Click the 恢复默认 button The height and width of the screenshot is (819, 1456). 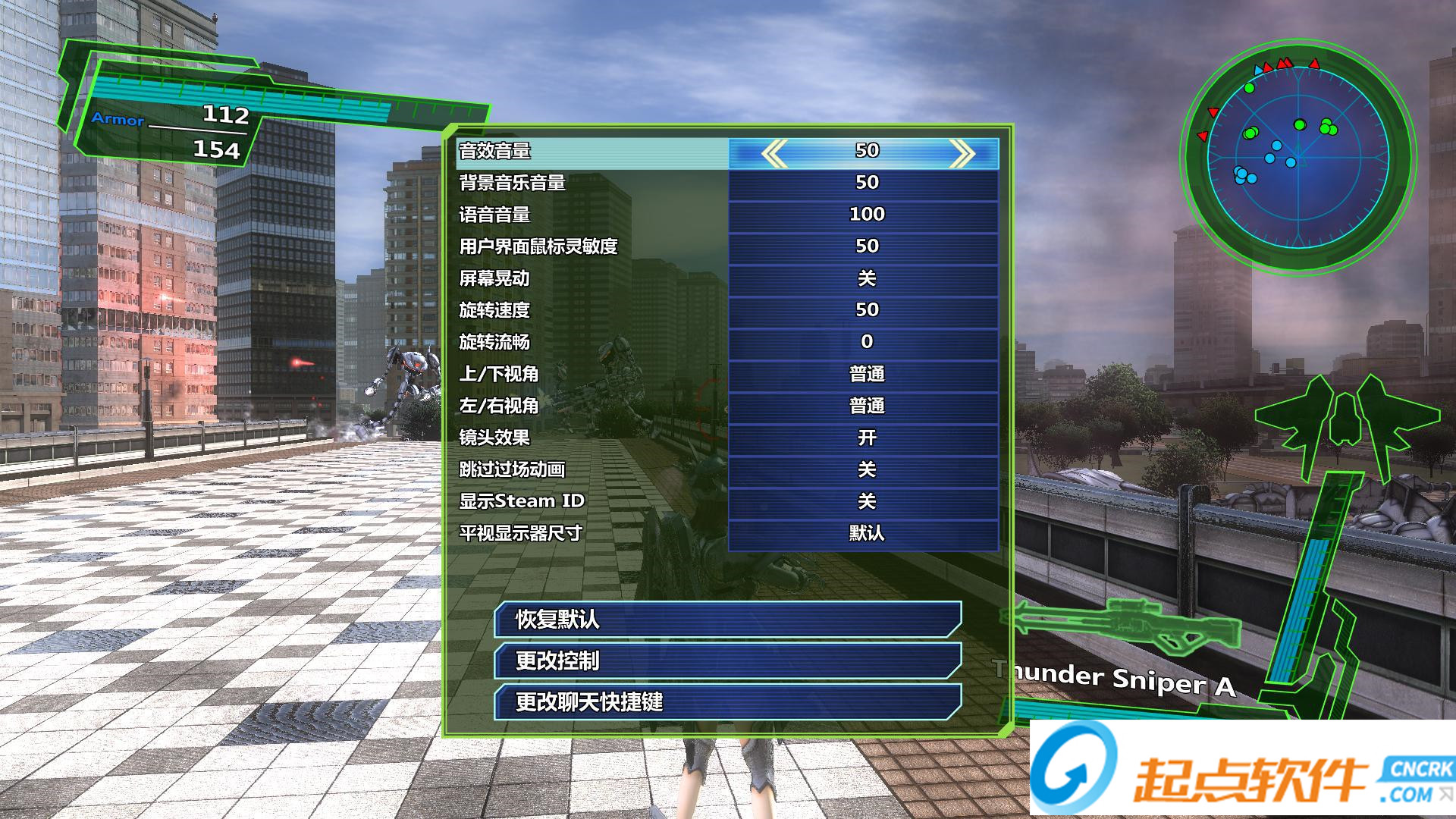[727, 620]
